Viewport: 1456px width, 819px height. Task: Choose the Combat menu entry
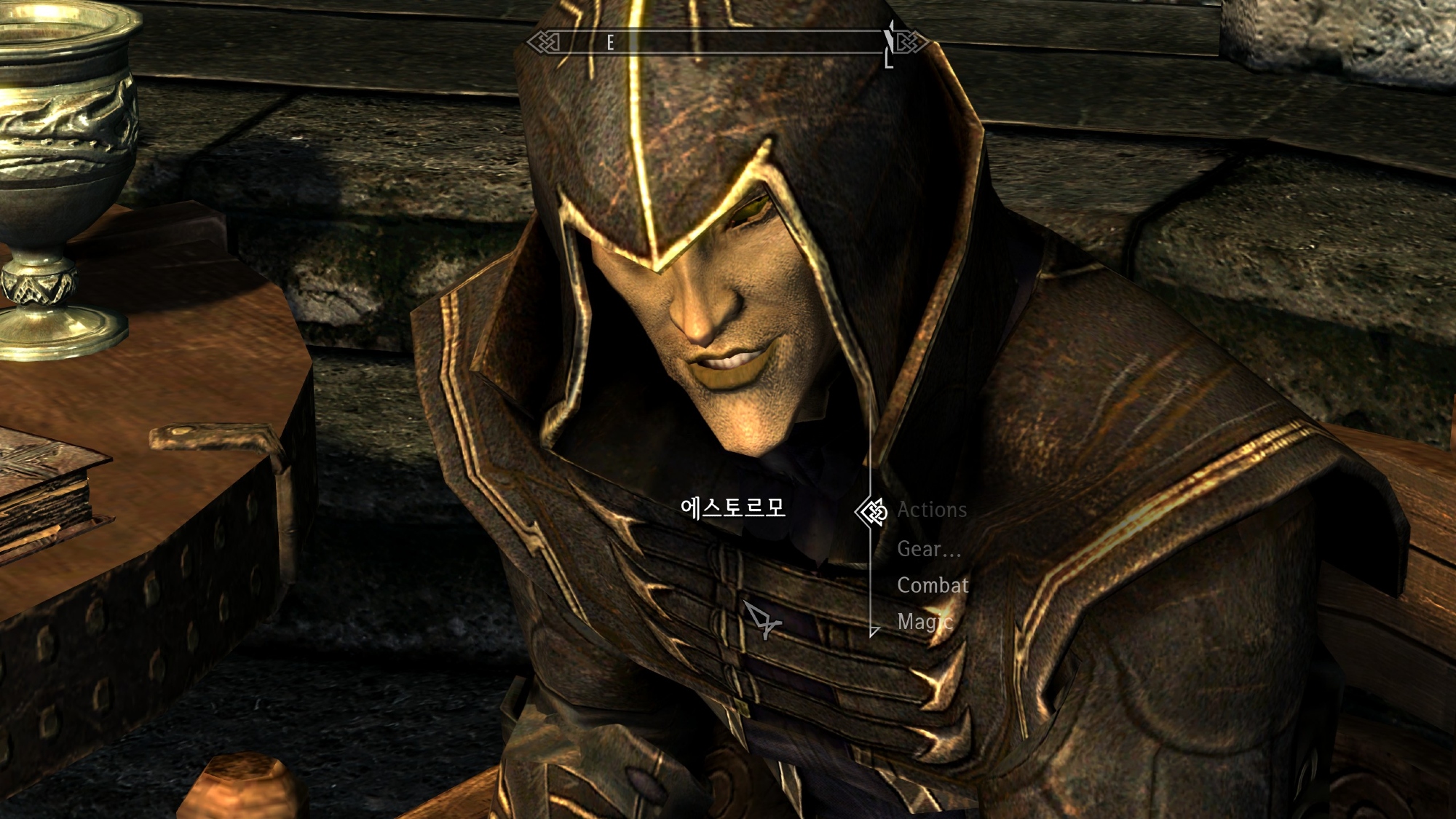[x=932, y=585]
